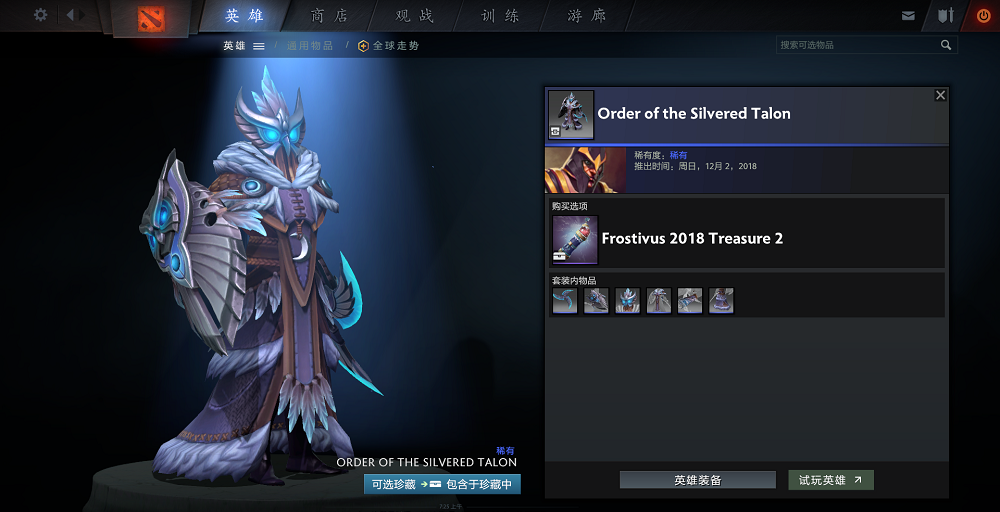Close the Order of the Silvered Talon panel
1000x512 pixels.
point(940,95)
